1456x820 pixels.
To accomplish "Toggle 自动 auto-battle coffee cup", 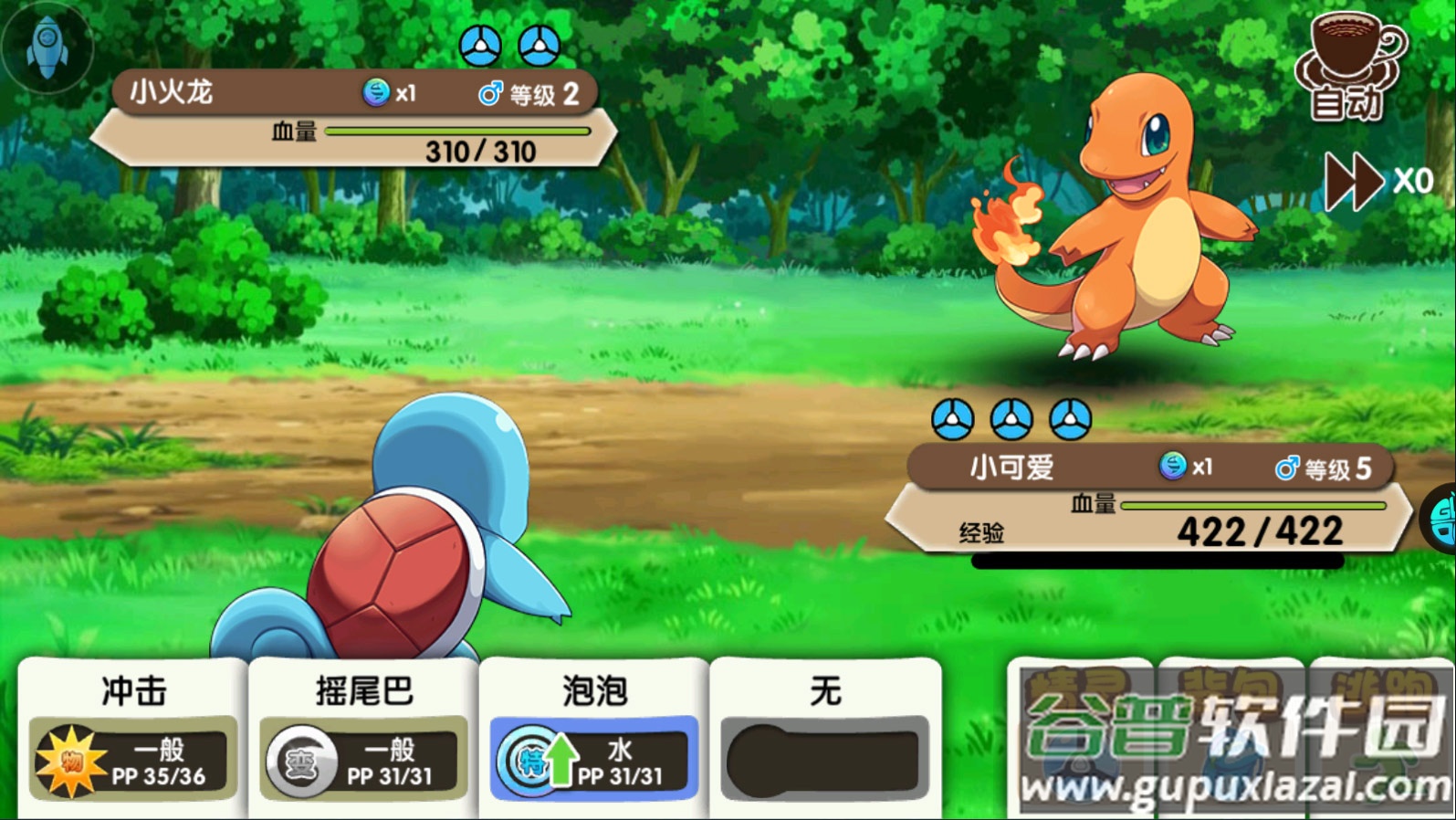I will [1350, 67].
